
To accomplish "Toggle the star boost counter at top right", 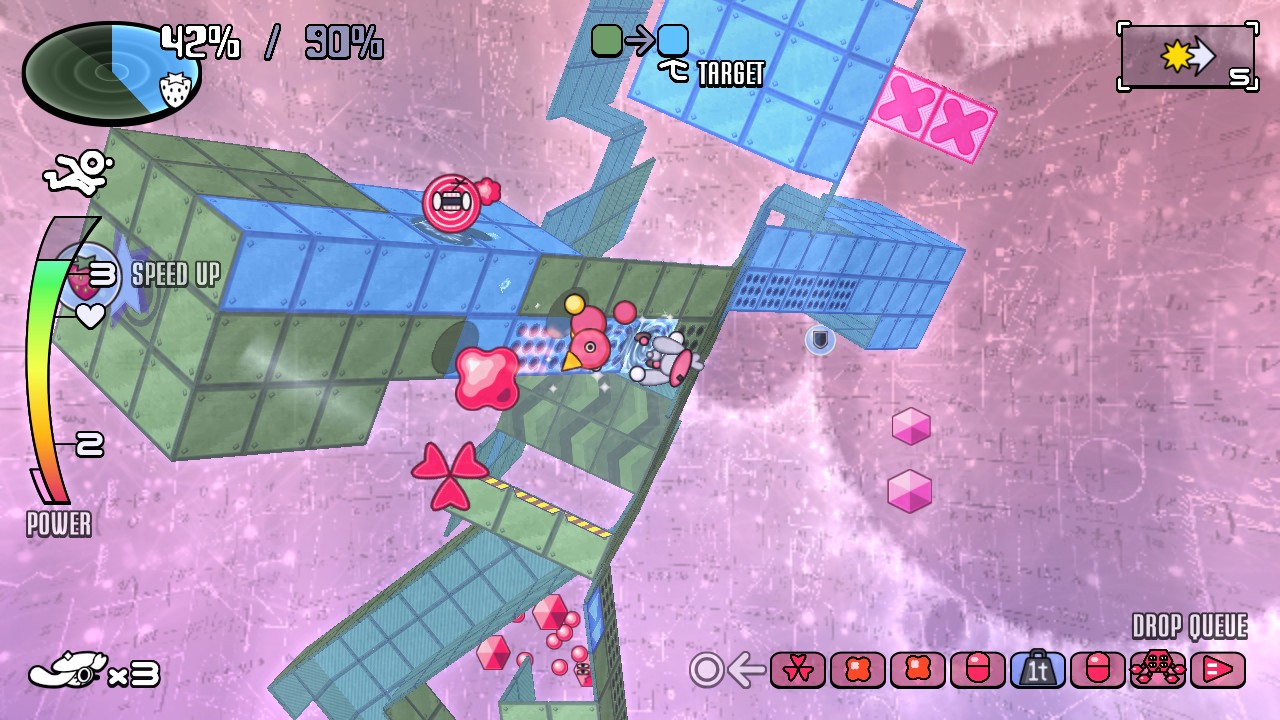I will 1188,57.
